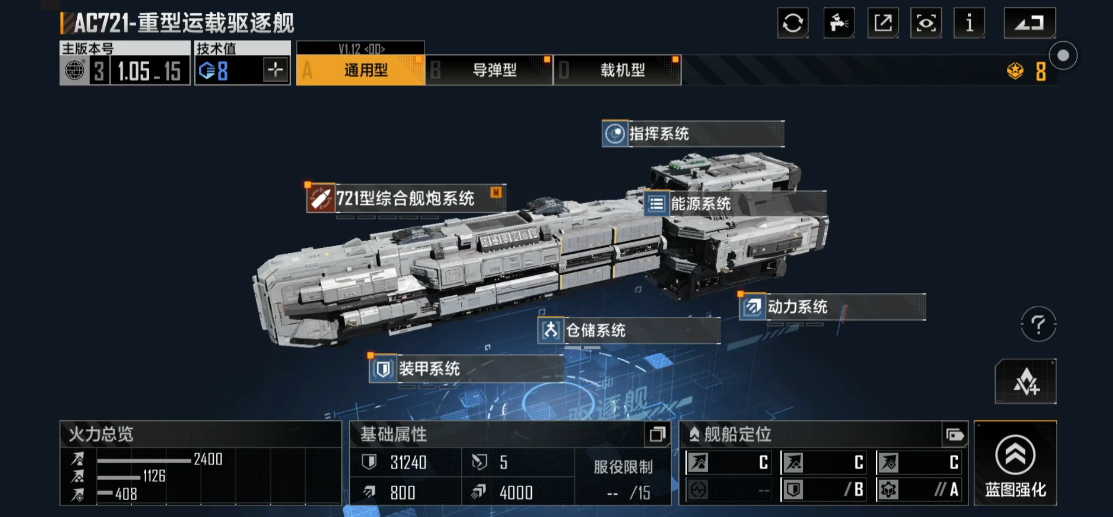The image size is (1113, 517).
Task: Toggle the eye view-mode icon
Action: pos(927,22)
